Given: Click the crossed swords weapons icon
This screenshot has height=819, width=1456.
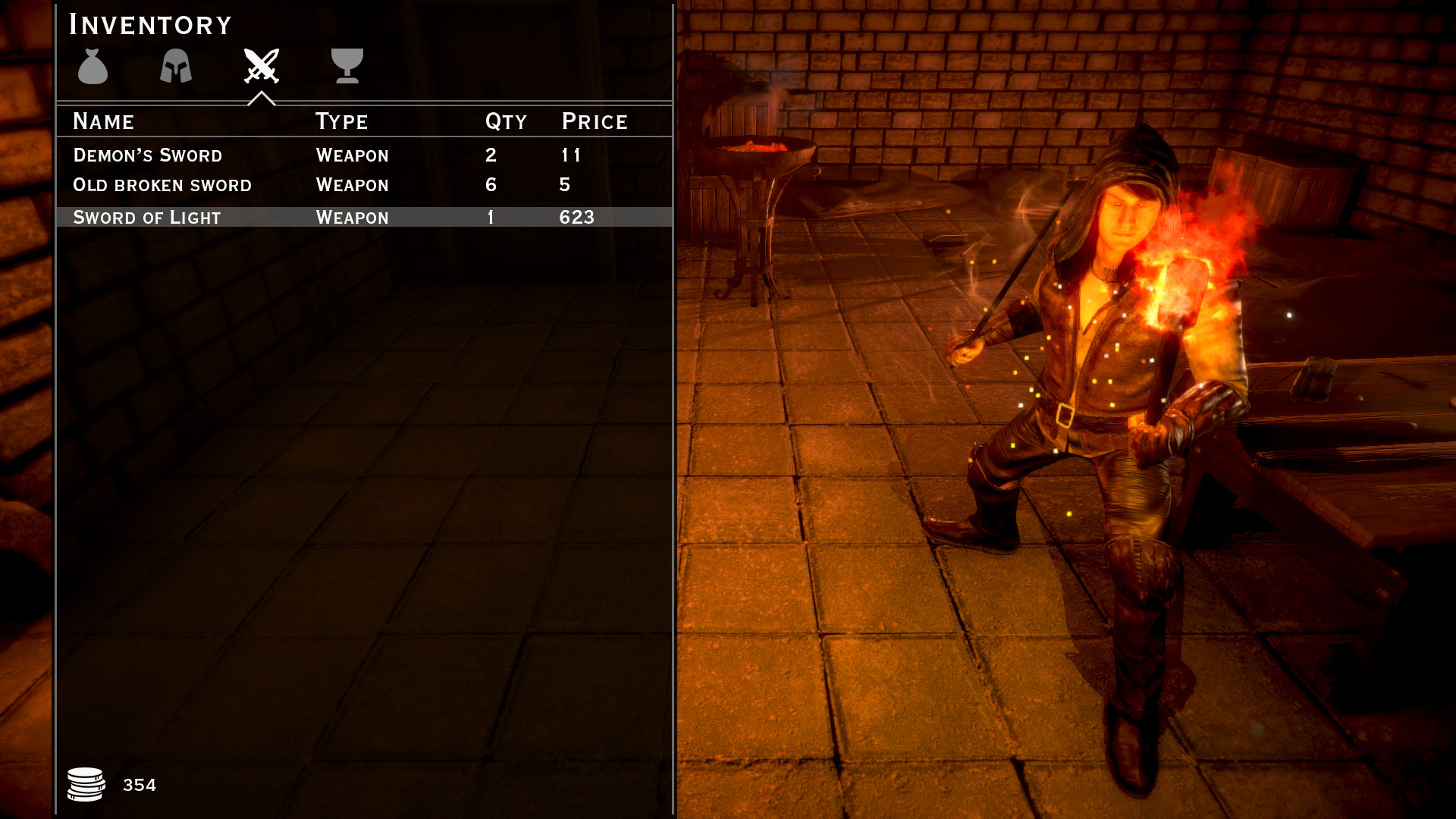Looking at the screenshot, I should tap(261, 68).
